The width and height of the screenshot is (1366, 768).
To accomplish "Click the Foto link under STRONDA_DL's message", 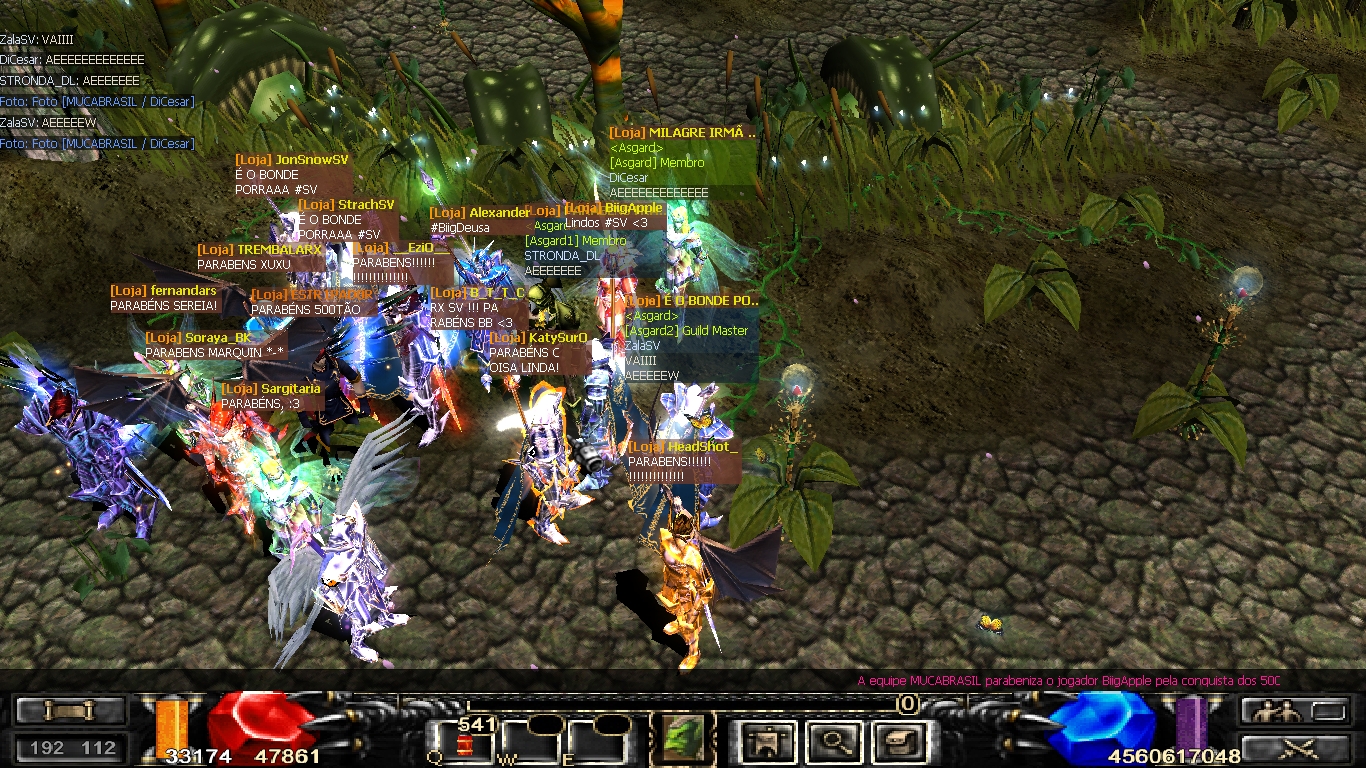I will coord(97,102).
